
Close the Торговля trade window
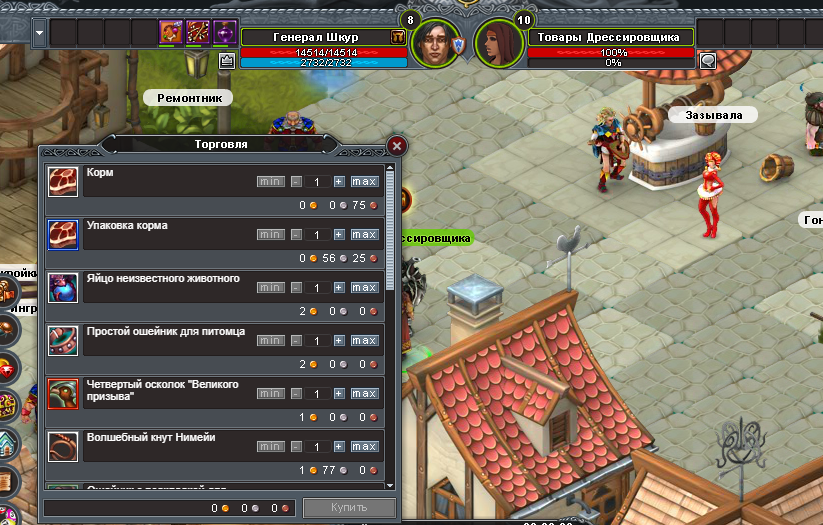397,145
